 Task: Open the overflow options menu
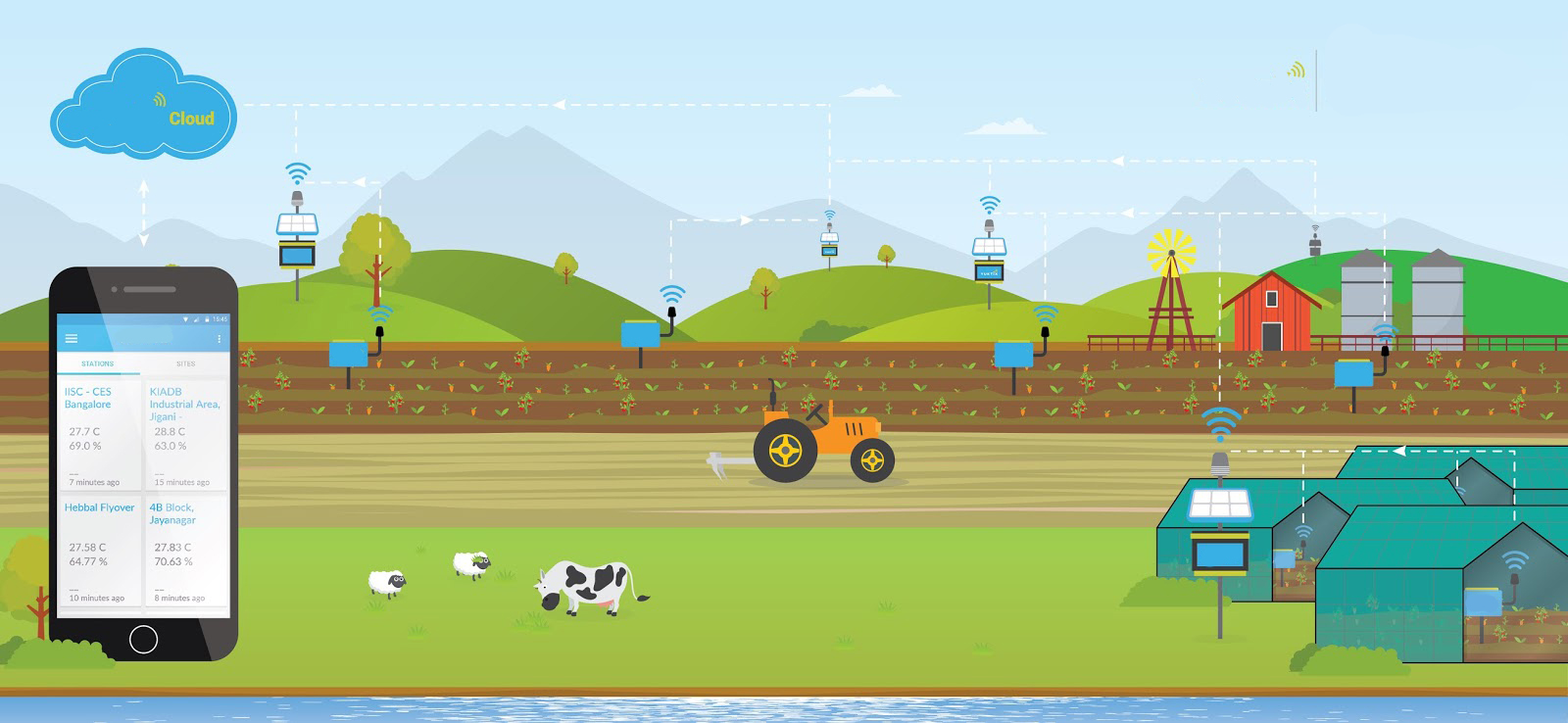220,339
